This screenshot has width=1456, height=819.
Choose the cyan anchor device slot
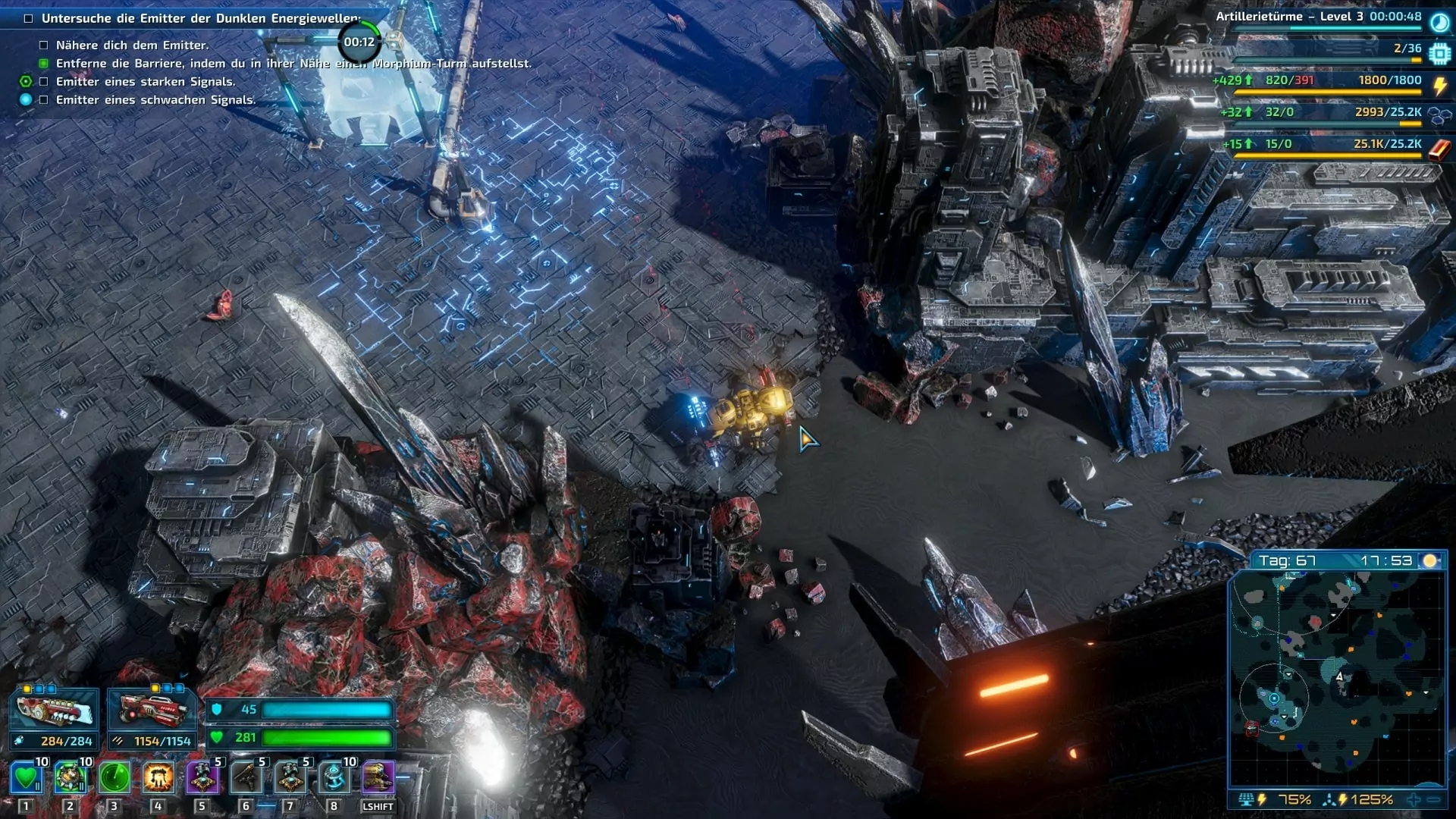[x=334, y=778]
